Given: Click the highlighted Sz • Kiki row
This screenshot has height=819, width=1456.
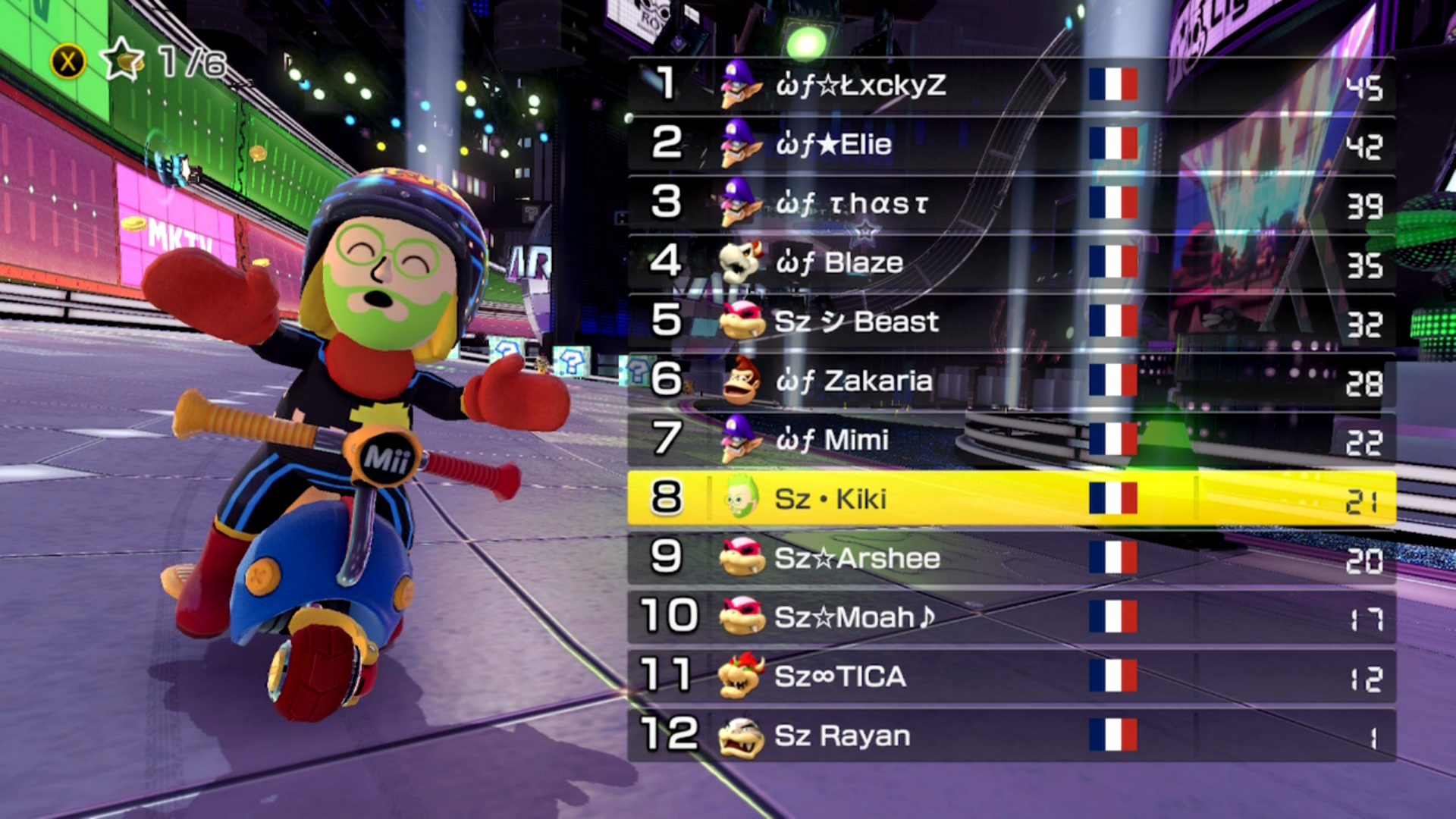Looking at the screenshot, I should (1012, 499).
